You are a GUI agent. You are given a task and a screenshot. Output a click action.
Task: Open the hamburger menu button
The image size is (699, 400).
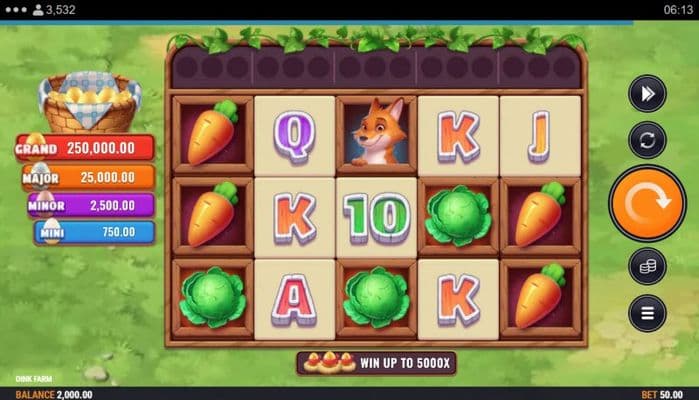tap(647, 313)
